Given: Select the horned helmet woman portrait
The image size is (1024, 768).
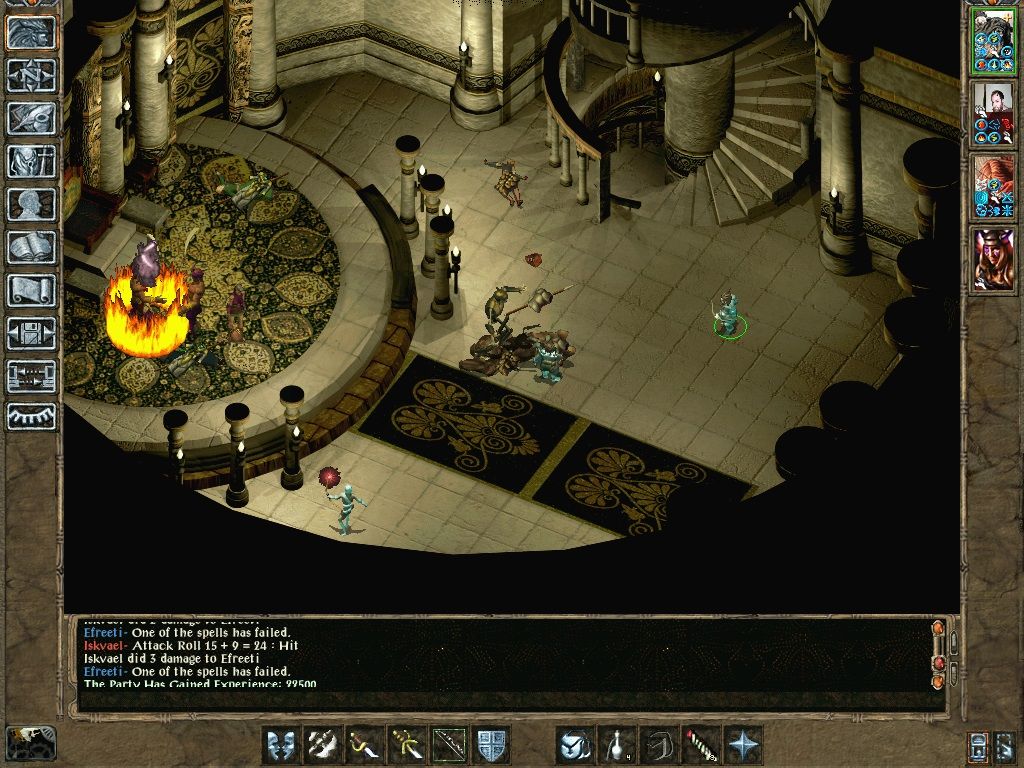Looking at the screenshot, I should (994, 259).
